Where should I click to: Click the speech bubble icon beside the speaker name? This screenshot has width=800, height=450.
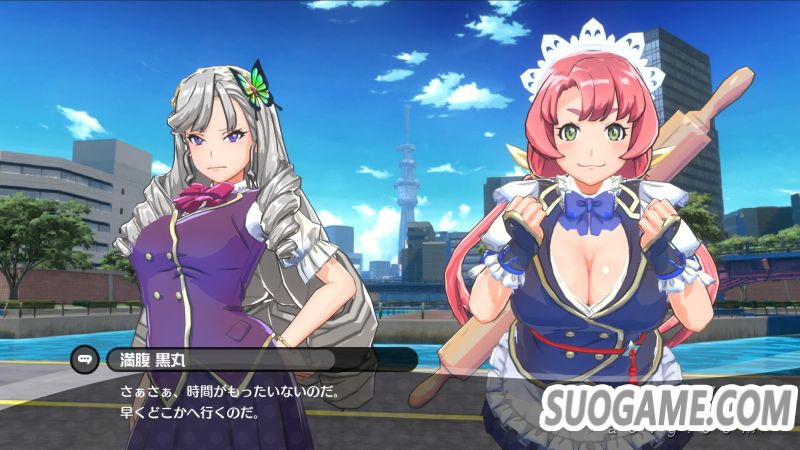[x=84, y=360]
